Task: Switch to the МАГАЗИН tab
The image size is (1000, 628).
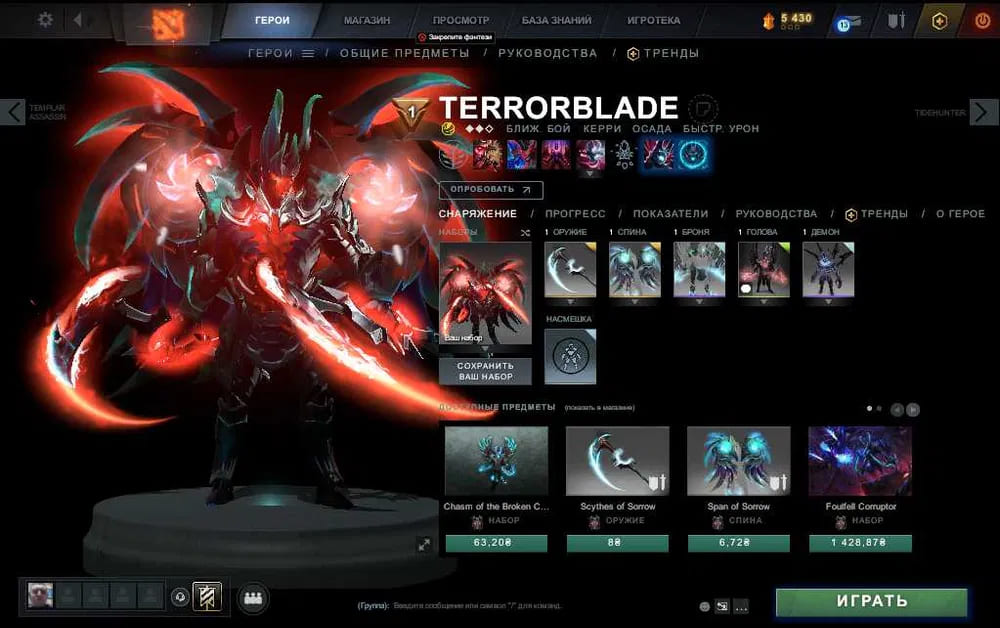Action: [366, 20]
